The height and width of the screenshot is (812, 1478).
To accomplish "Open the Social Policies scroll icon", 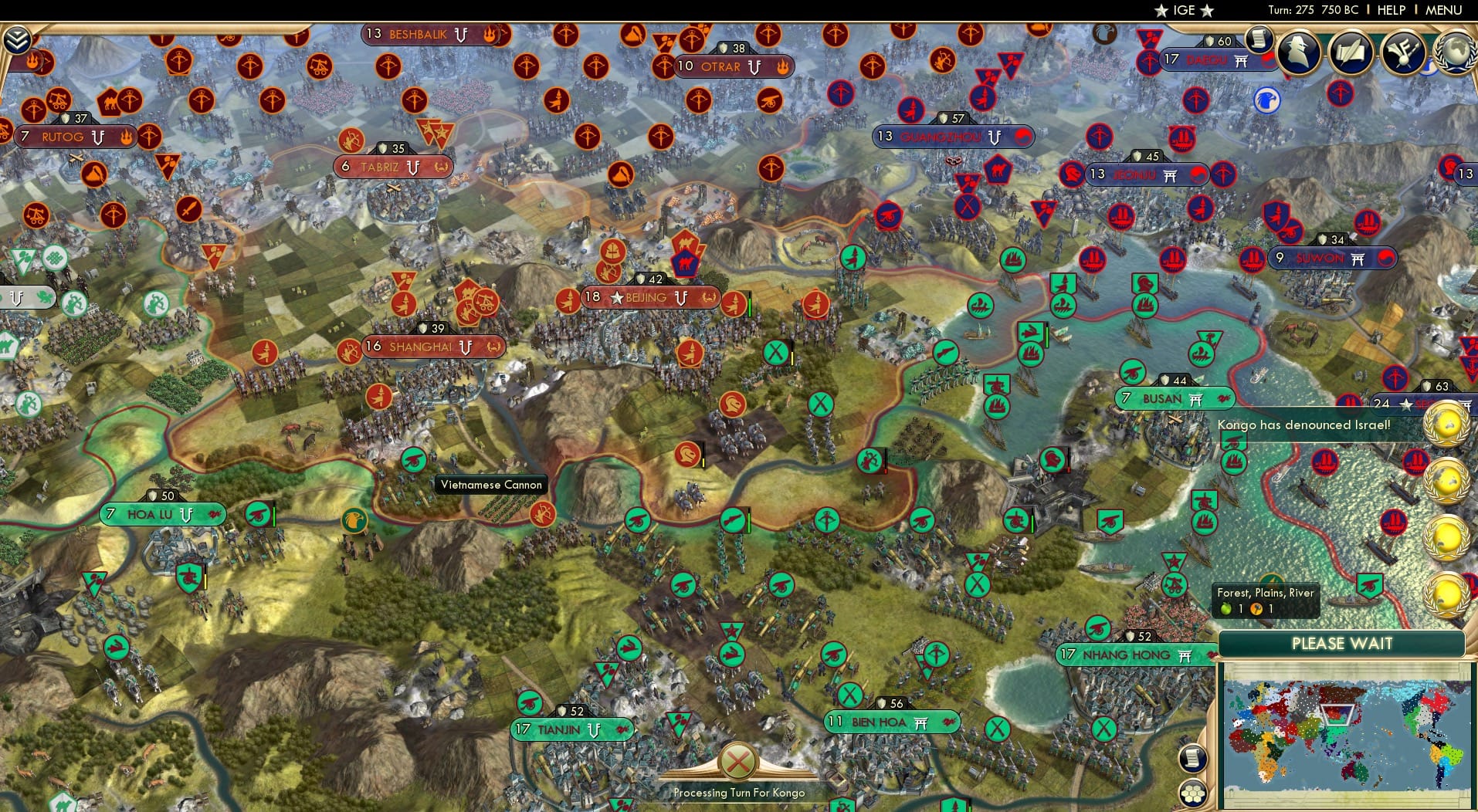I will pos(1351,53).
